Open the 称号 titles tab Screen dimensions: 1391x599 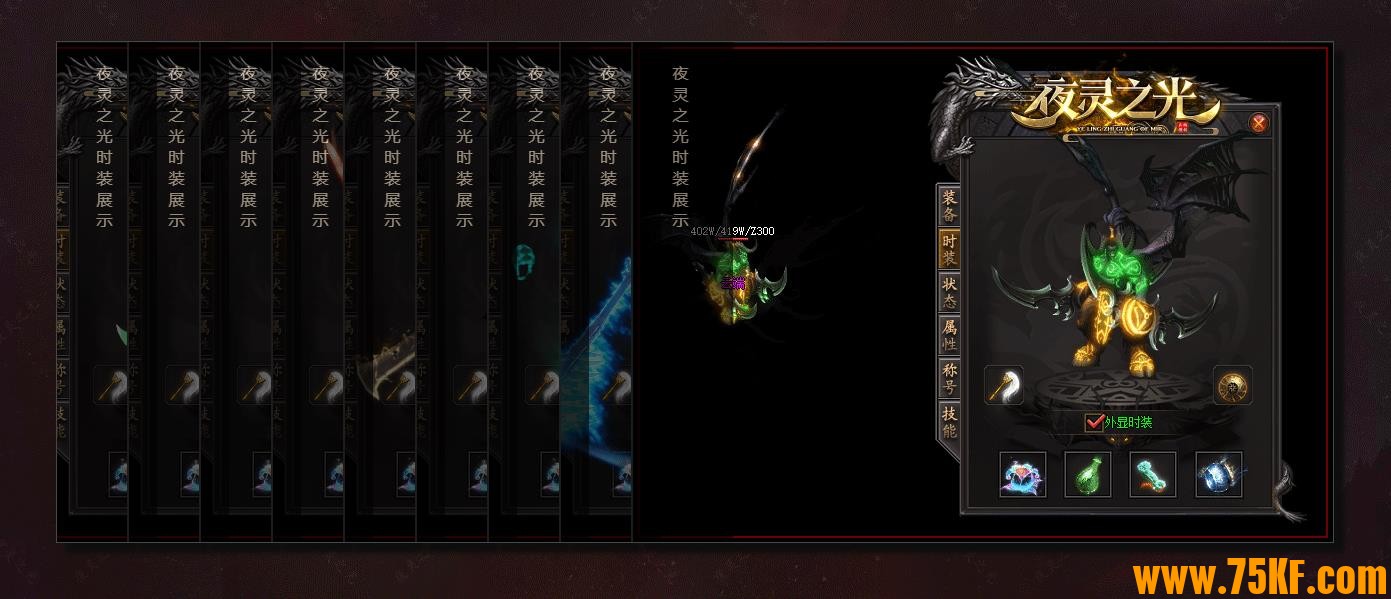click(x=949, y=378)
